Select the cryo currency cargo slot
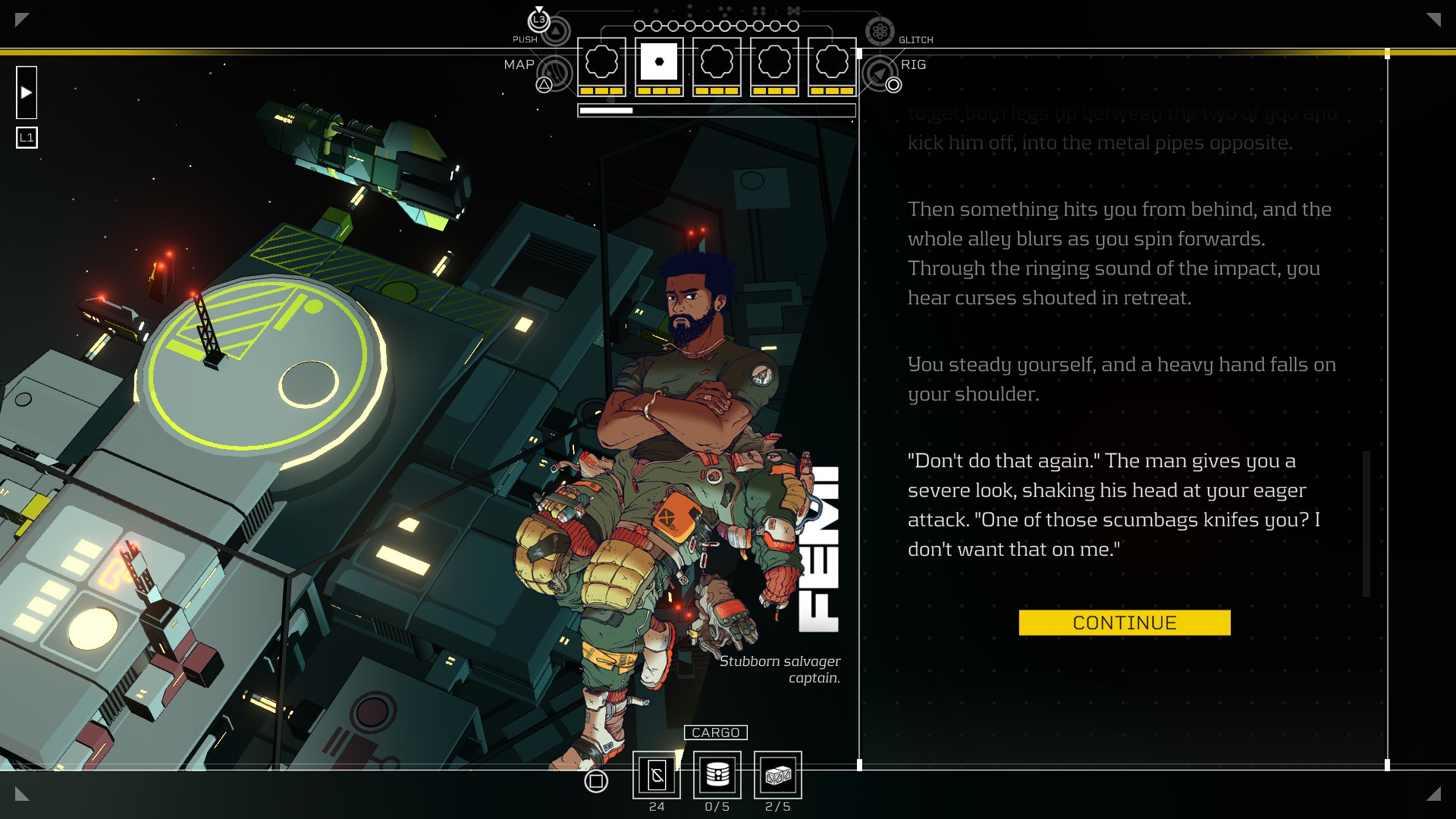 [x=657, y=775]
